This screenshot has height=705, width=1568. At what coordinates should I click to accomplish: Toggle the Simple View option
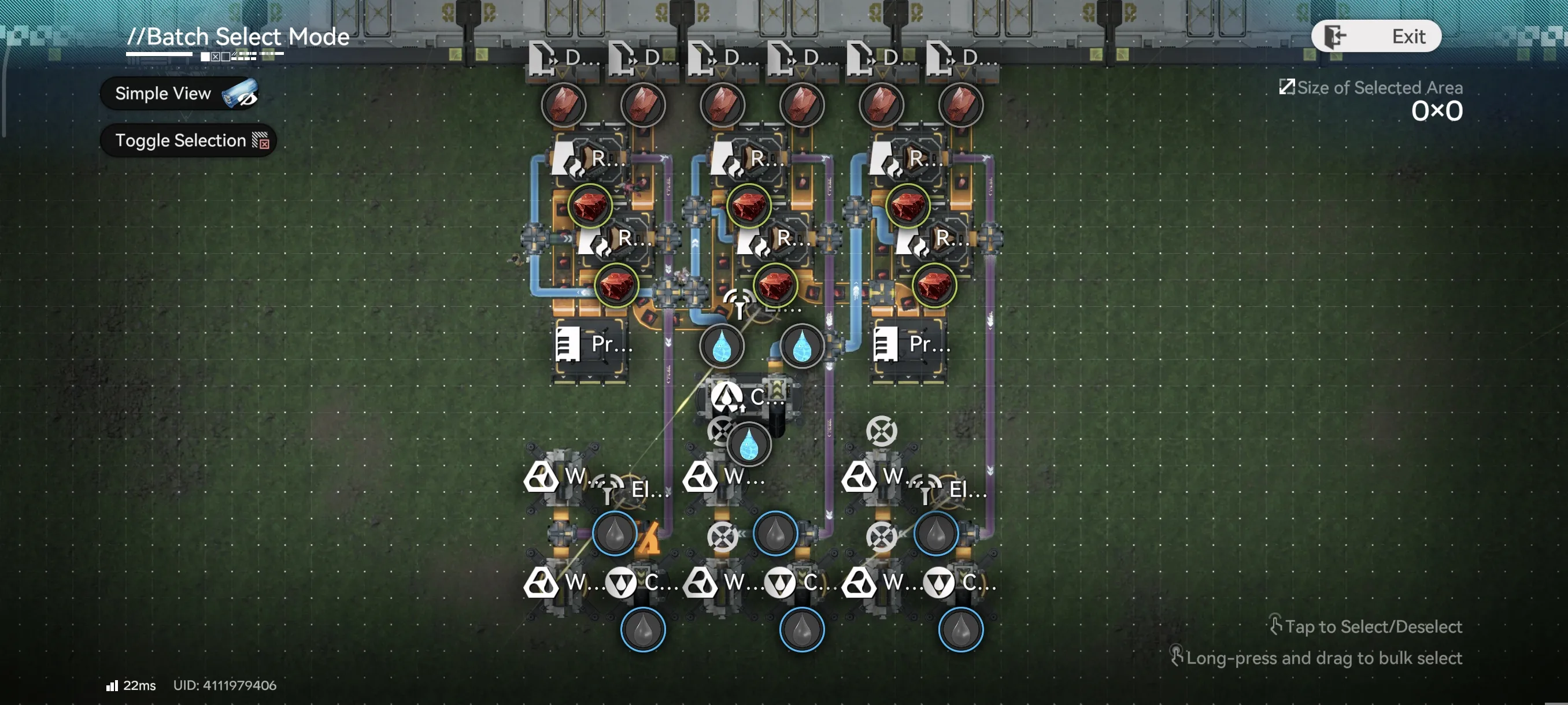click(180, 94)
